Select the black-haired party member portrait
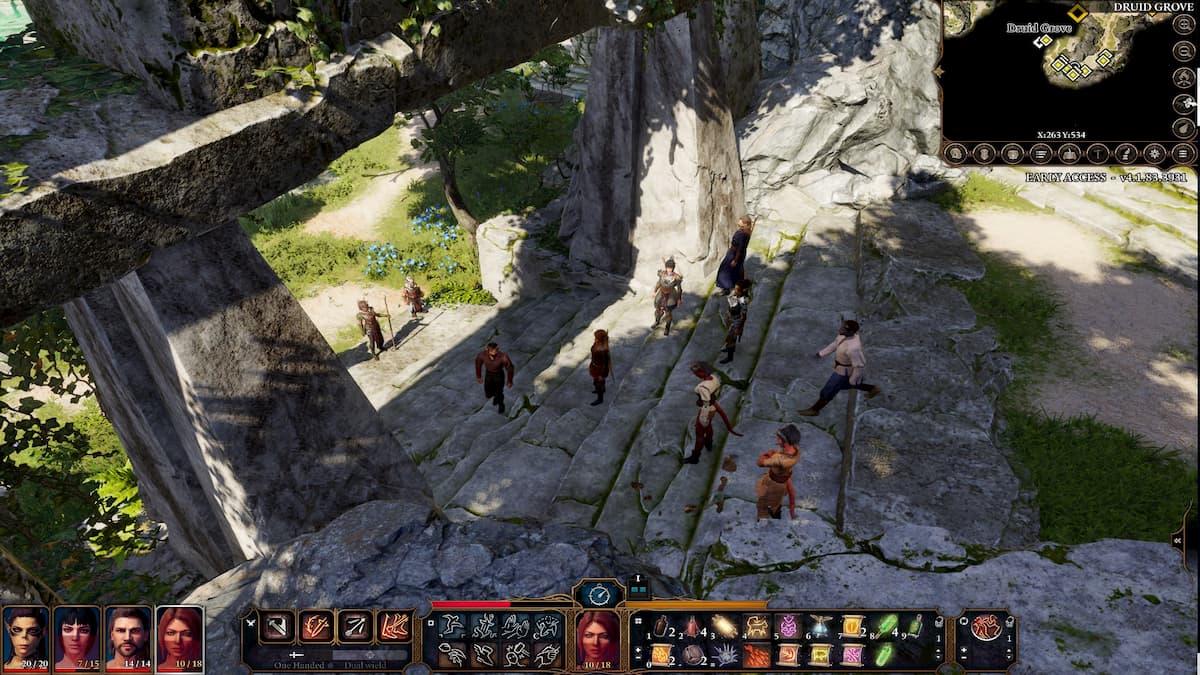The height and width of the screenshot is (675, 1200). click(x=77, y=638)
